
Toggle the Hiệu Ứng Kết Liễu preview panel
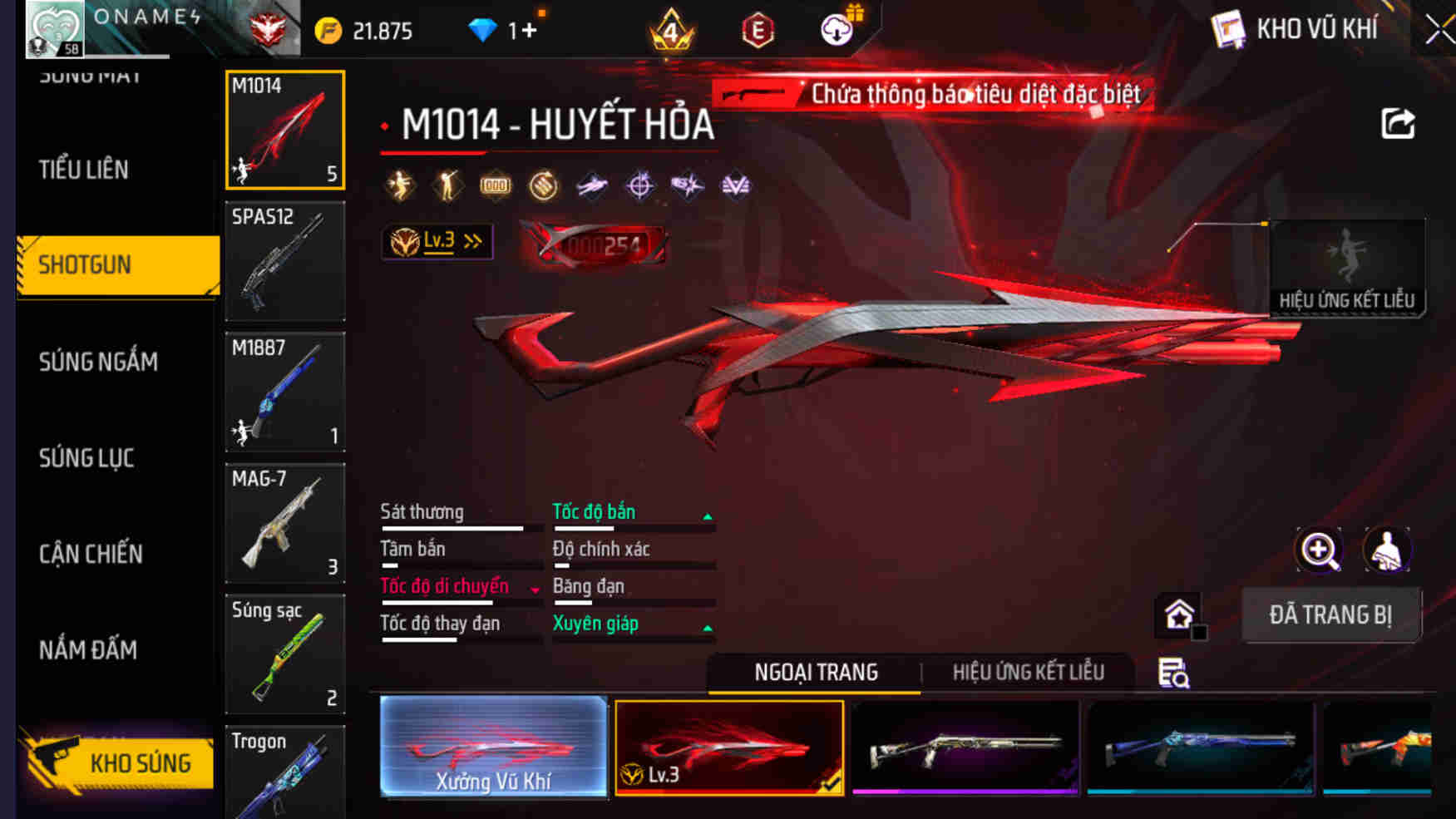(x=1347, y=266)
